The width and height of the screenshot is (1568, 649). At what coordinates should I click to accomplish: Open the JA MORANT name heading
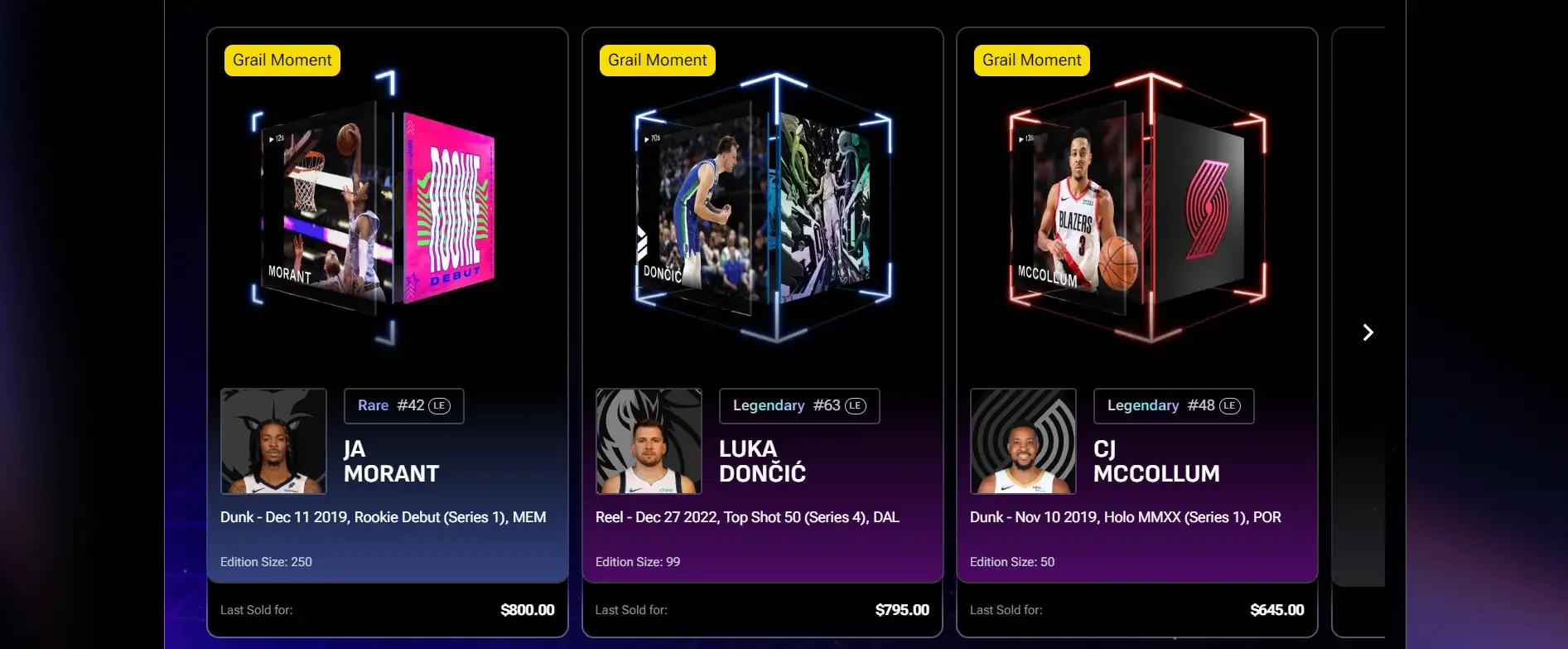391,462
